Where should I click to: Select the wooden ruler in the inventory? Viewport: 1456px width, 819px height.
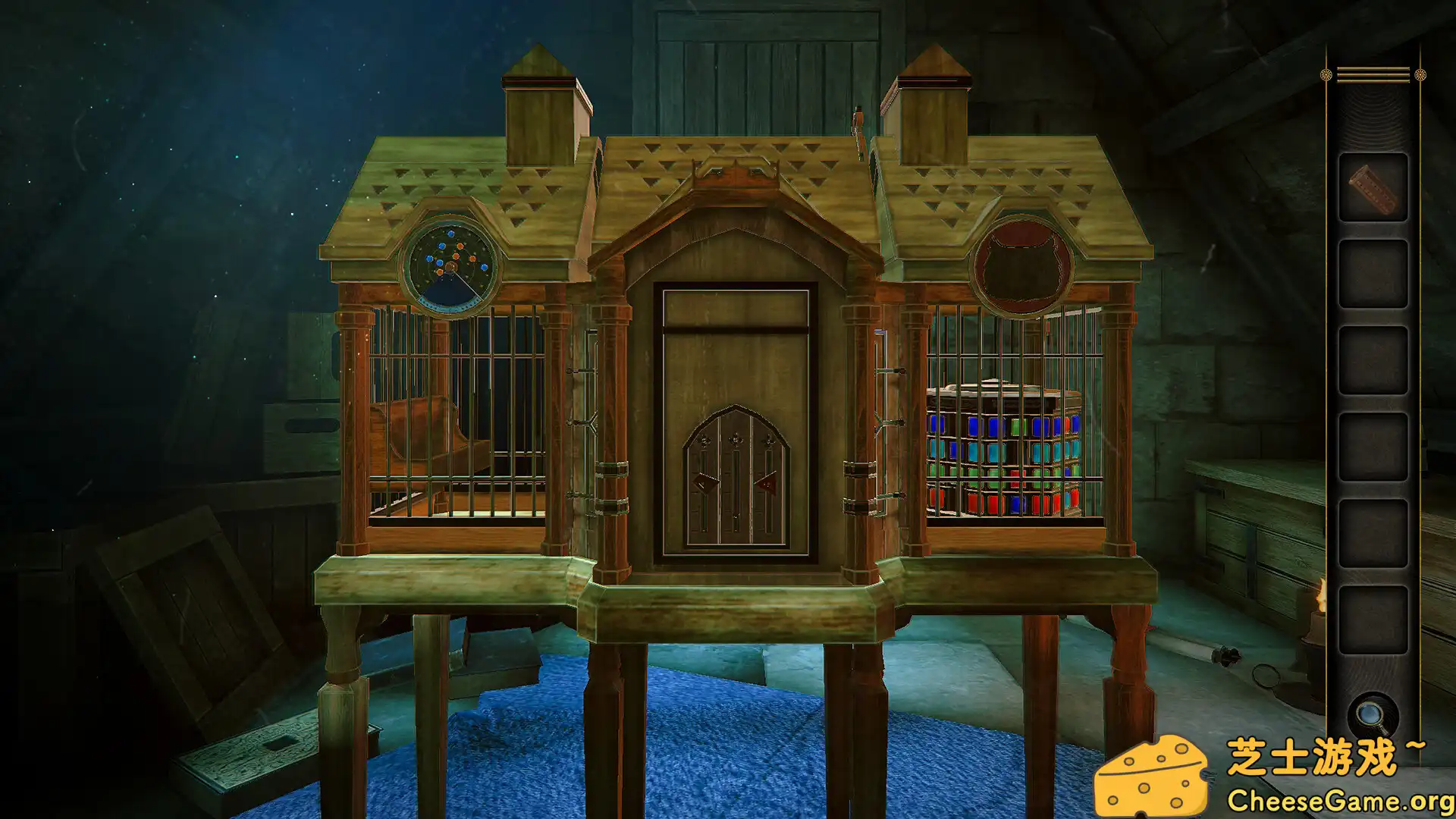1373,188
